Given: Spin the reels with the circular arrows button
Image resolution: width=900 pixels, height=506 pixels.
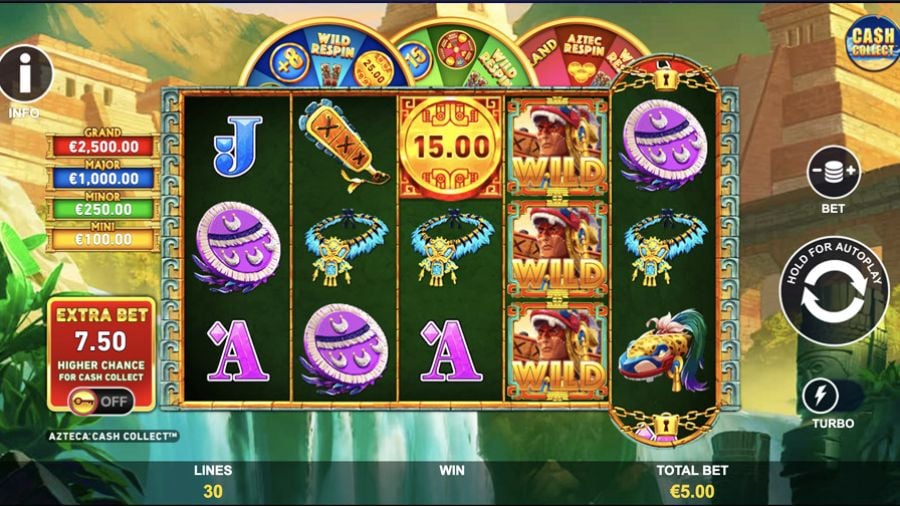Looking at the screenshot, I should coord(833,293).
